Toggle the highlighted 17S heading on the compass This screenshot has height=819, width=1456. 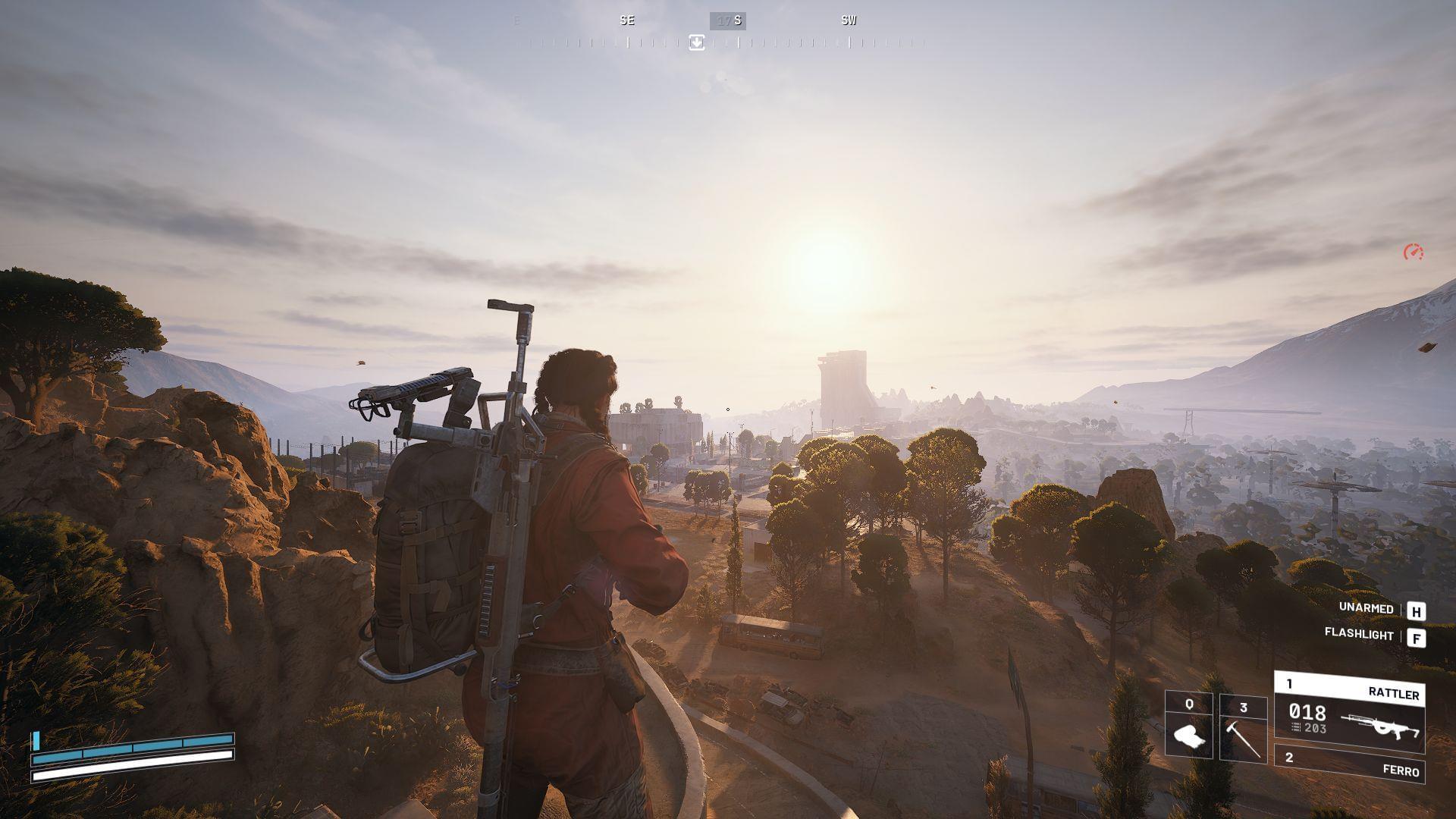pos(726,20)
